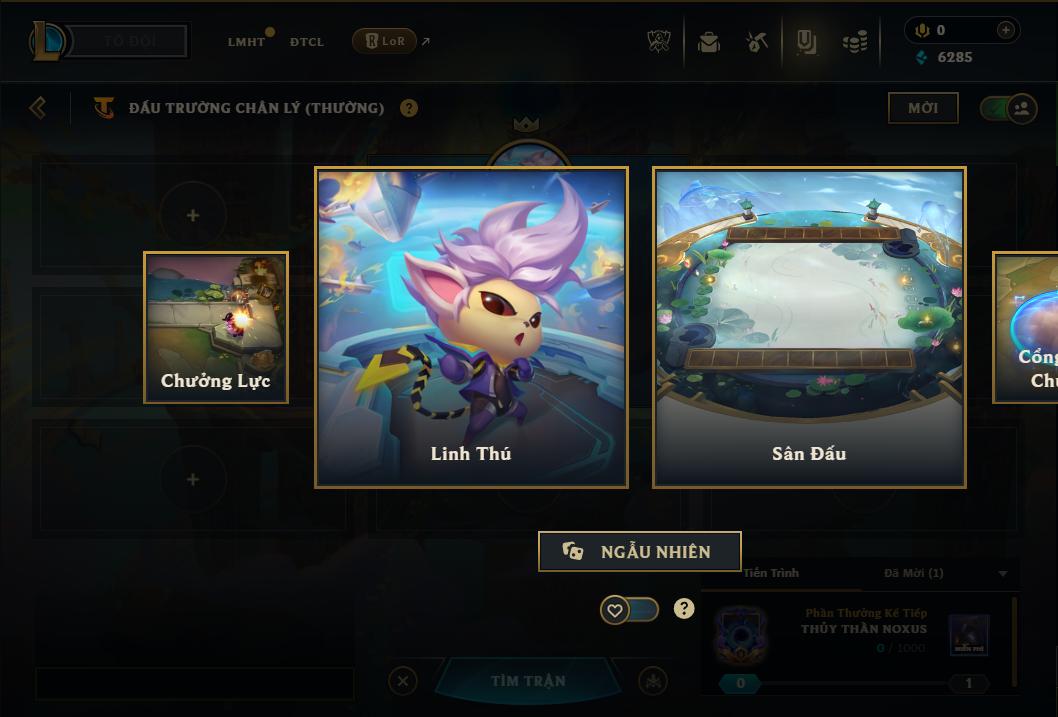Start matchmaking with Tìm Trận
This screenshot has width=1058, height=717.
528,681
